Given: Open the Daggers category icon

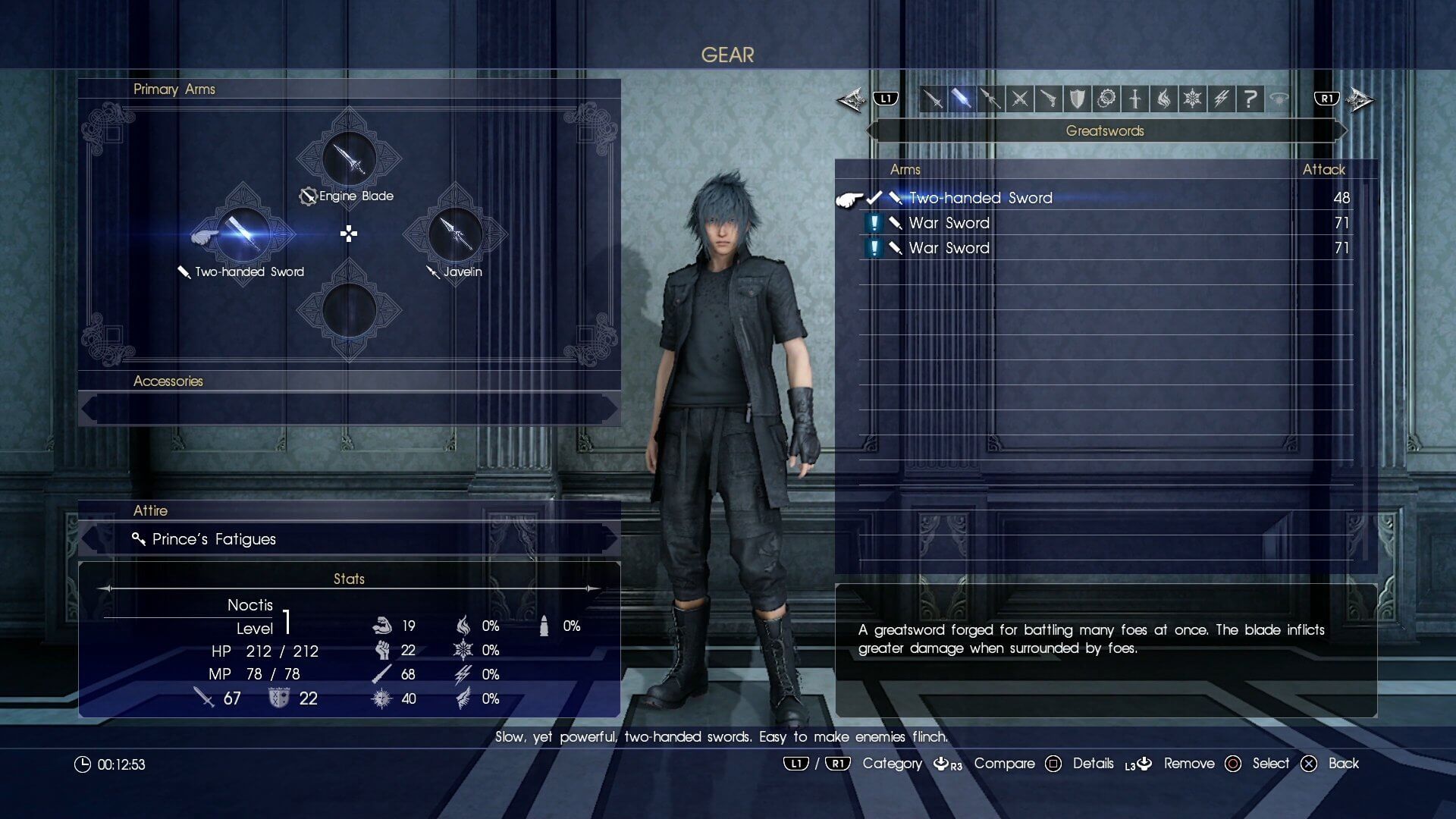Looking at the screenshot, I should pyautogui.click(x=1018, y=99).
